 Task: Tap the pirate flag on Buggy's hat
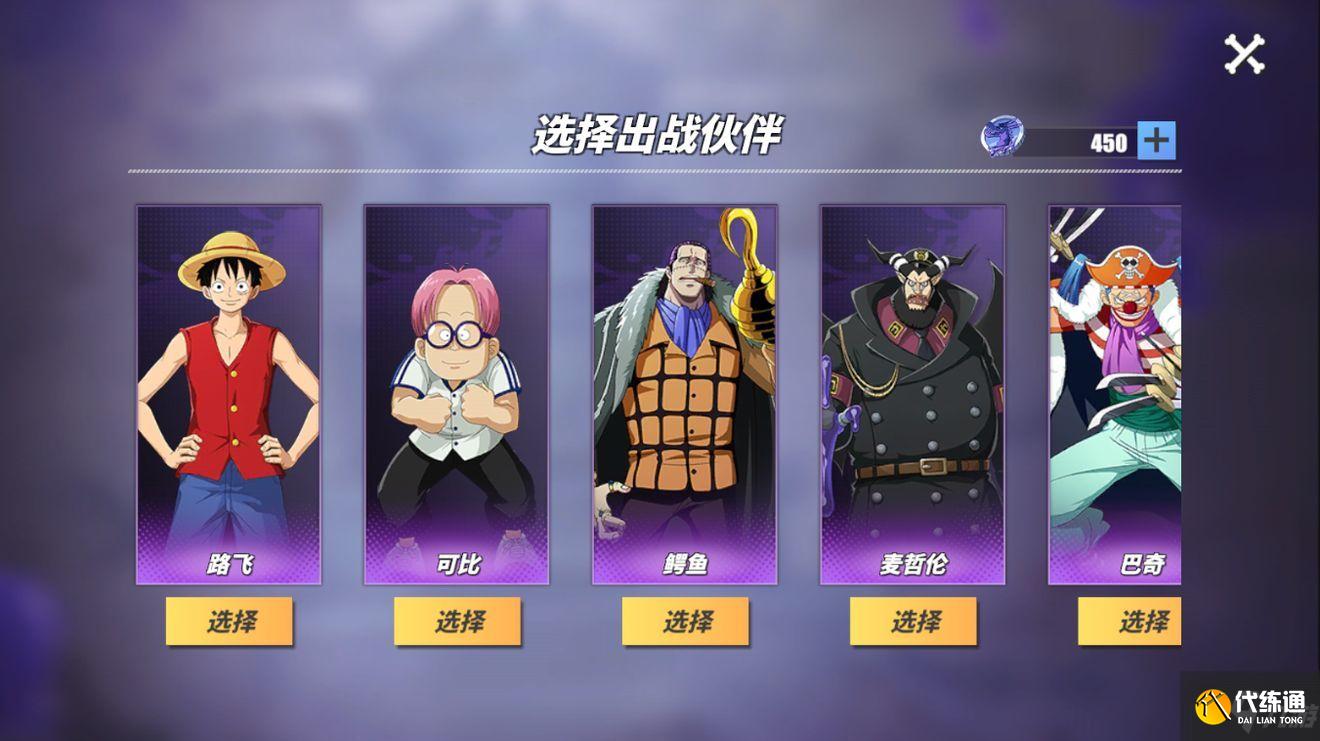(1129, 264)
